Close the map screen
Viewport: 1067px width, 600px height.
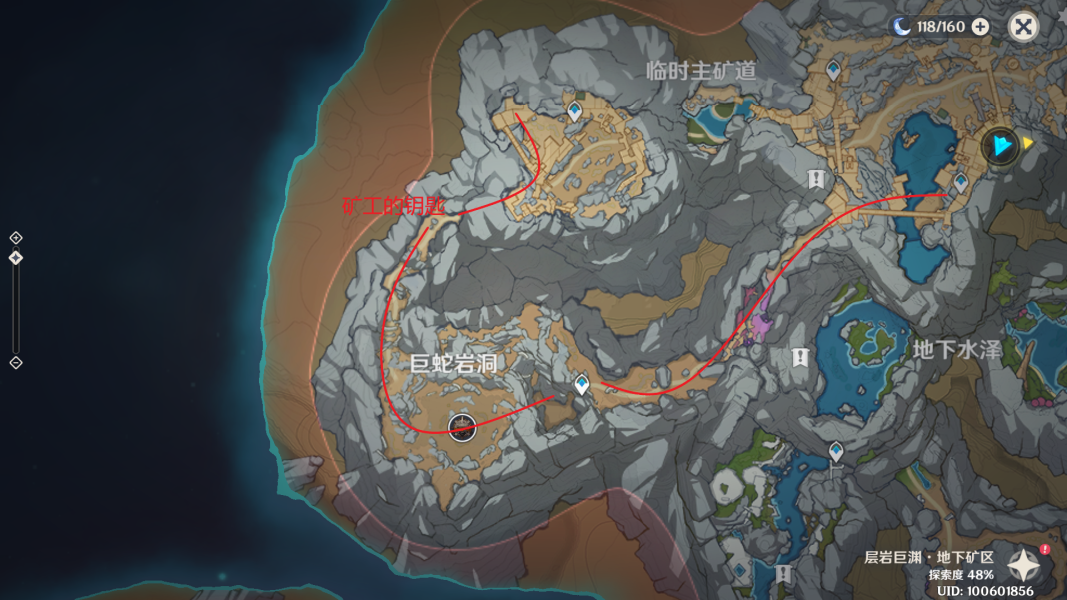[x=1023, y=27]
